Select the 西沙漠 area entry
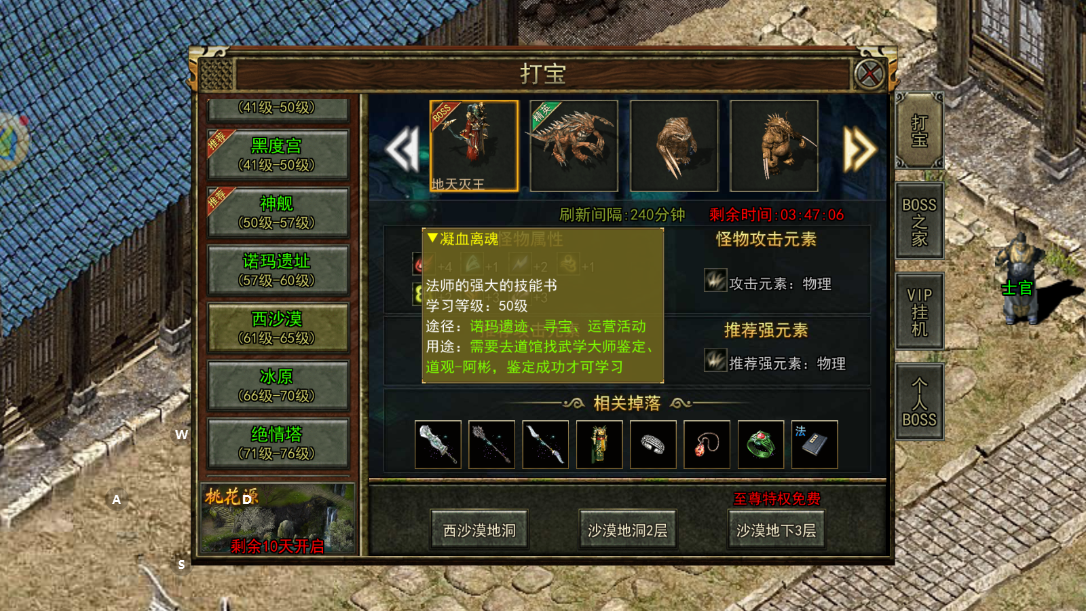 pos(277,328)
